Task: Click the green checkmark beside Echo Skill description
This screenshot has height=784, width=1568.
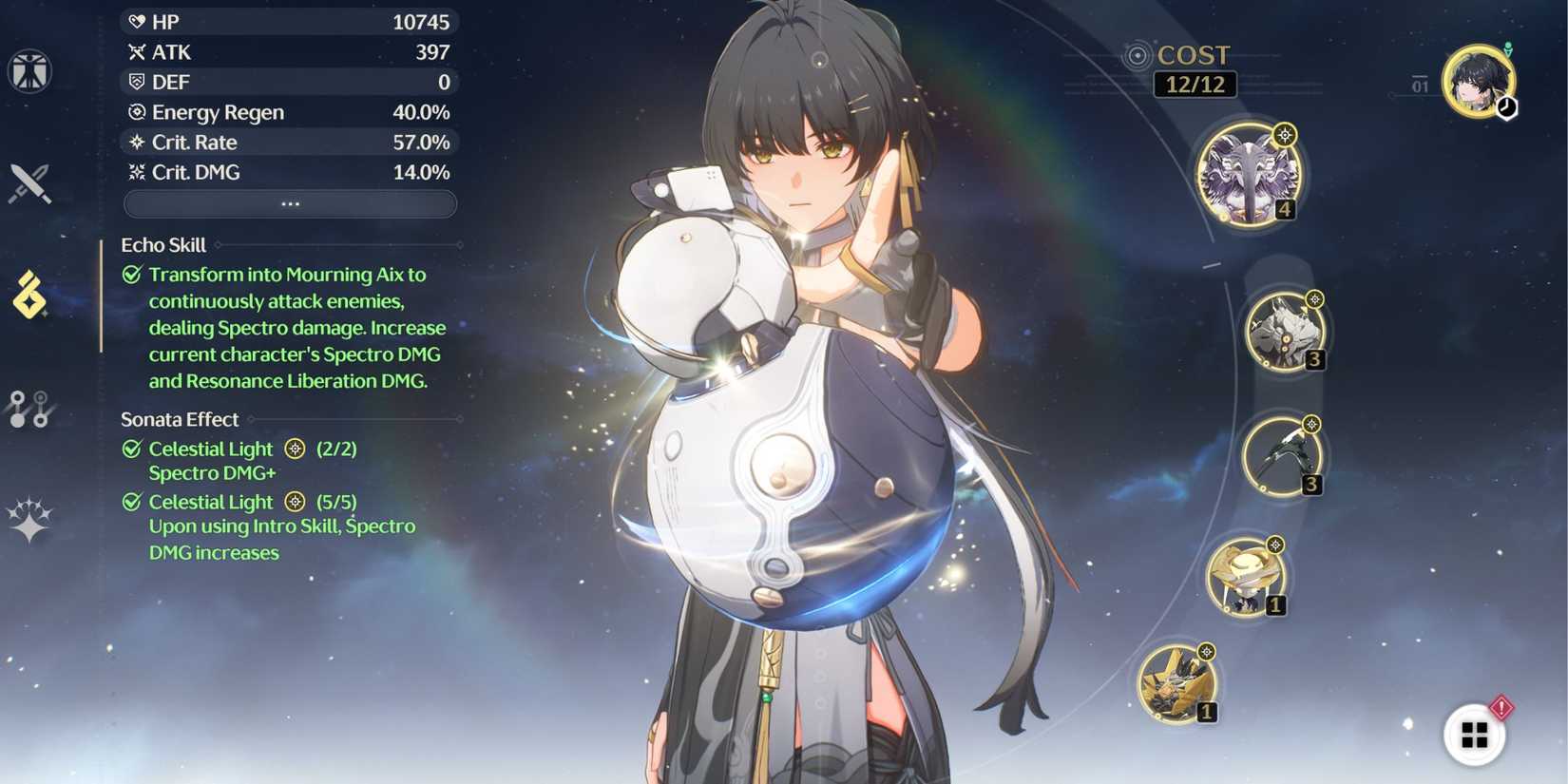Action: (130, 274)
